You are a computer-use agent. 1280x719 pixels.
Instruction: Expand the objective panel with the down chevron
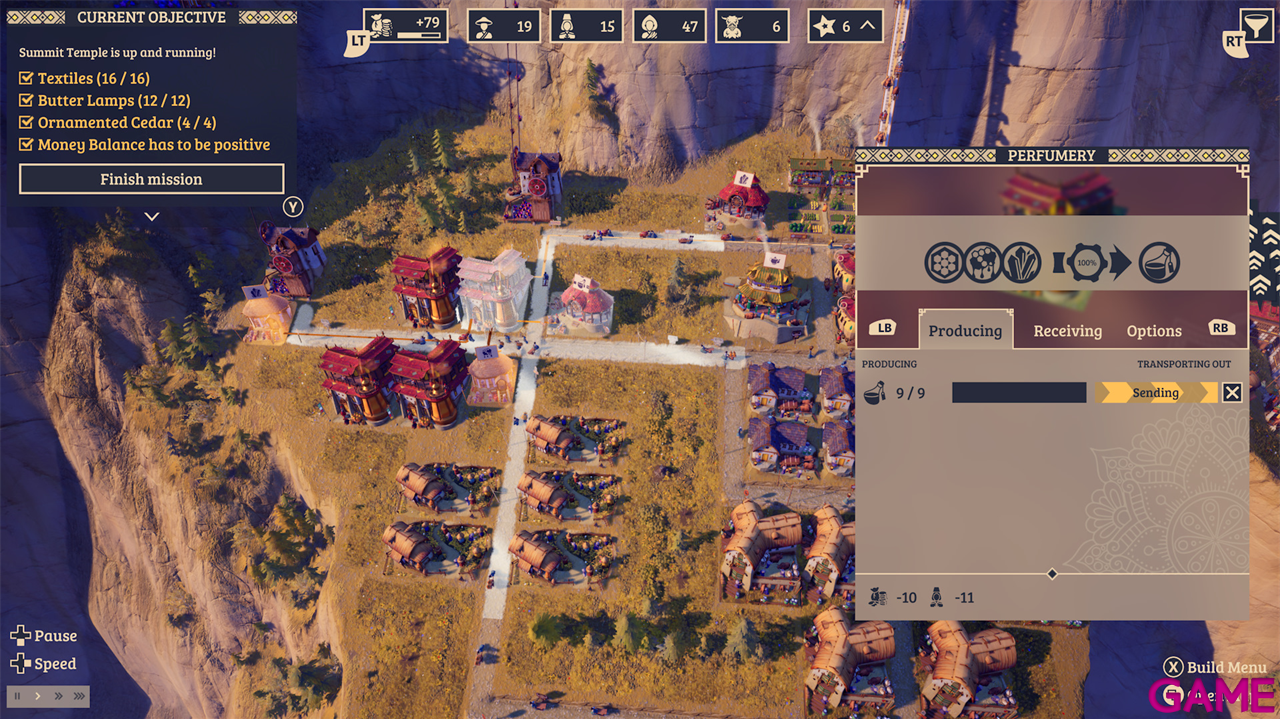[x=151, y=216]
